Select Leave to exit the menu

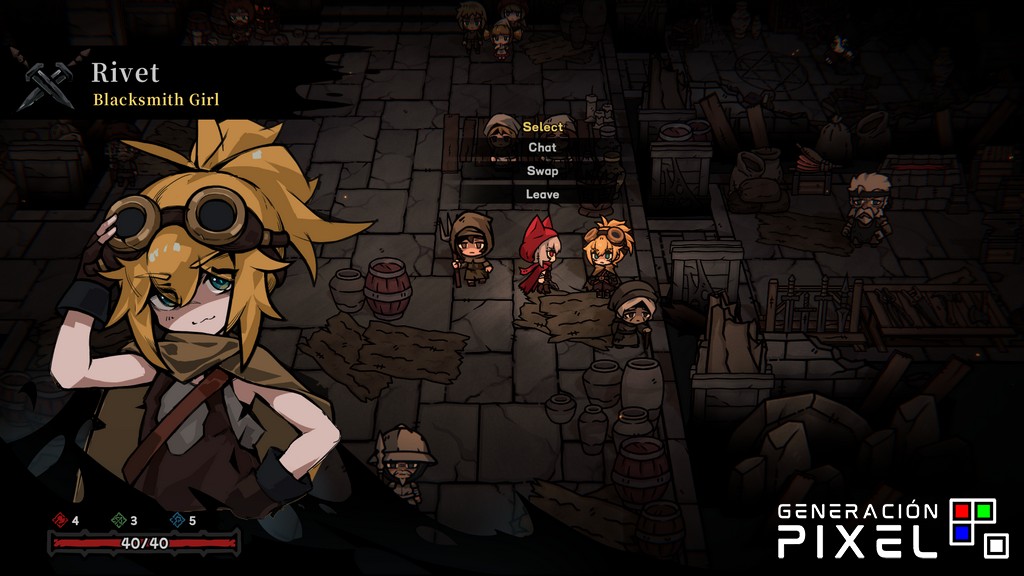542,194
